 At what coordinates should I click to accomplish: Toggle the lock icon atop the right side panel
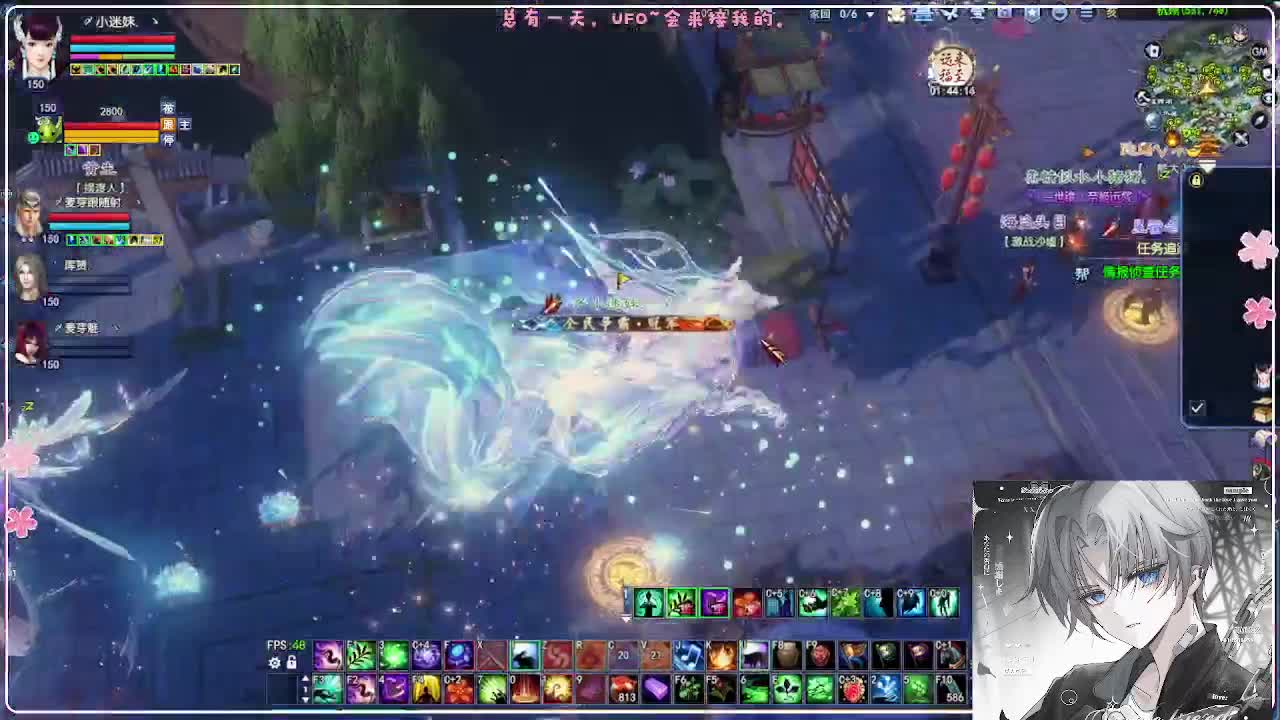pos(1197,180)
